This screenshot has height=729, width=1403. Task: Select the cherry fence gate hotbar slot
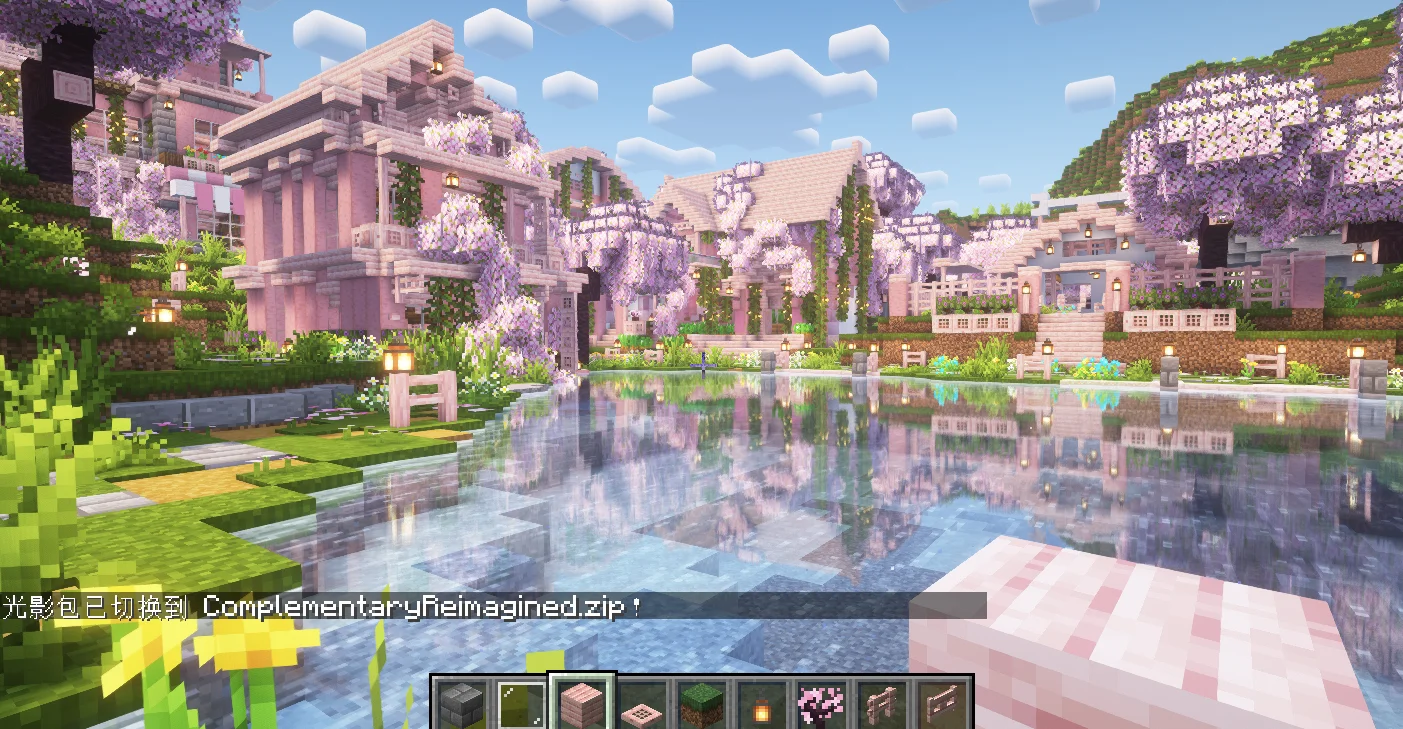coord(941,706)
